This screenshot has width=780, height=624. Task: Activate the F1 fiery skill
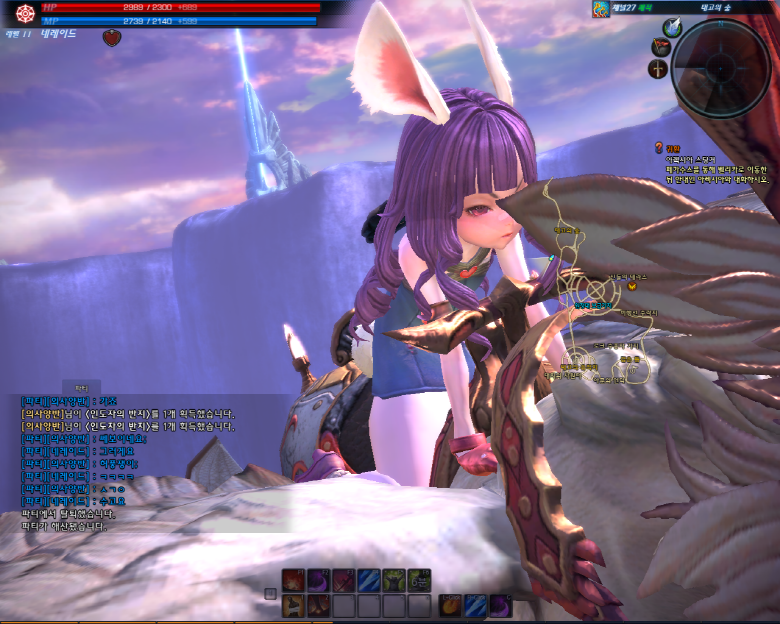[293, 580]
